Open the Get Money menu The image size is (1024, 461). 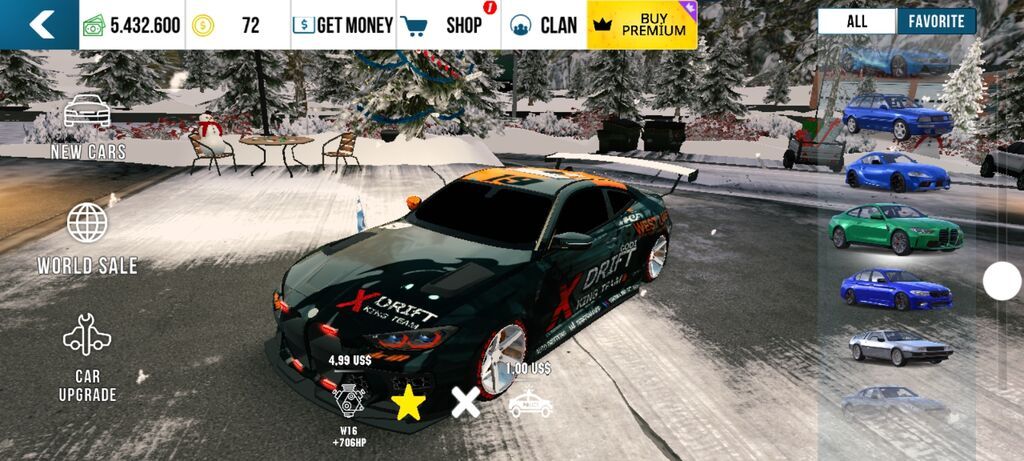343,25
